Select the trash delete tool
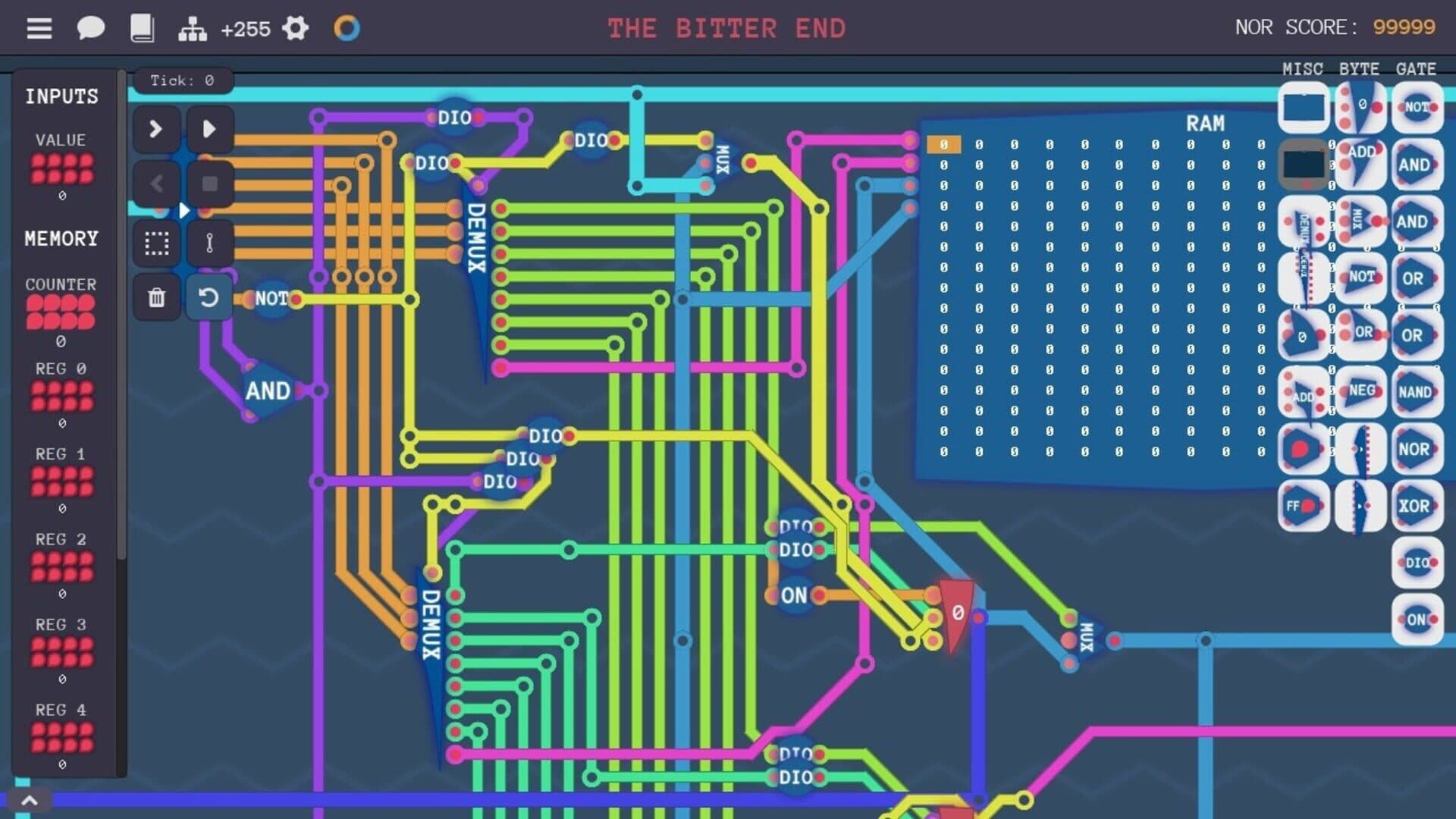Viewport: 1456px width, 819px height. coord(156,299)
